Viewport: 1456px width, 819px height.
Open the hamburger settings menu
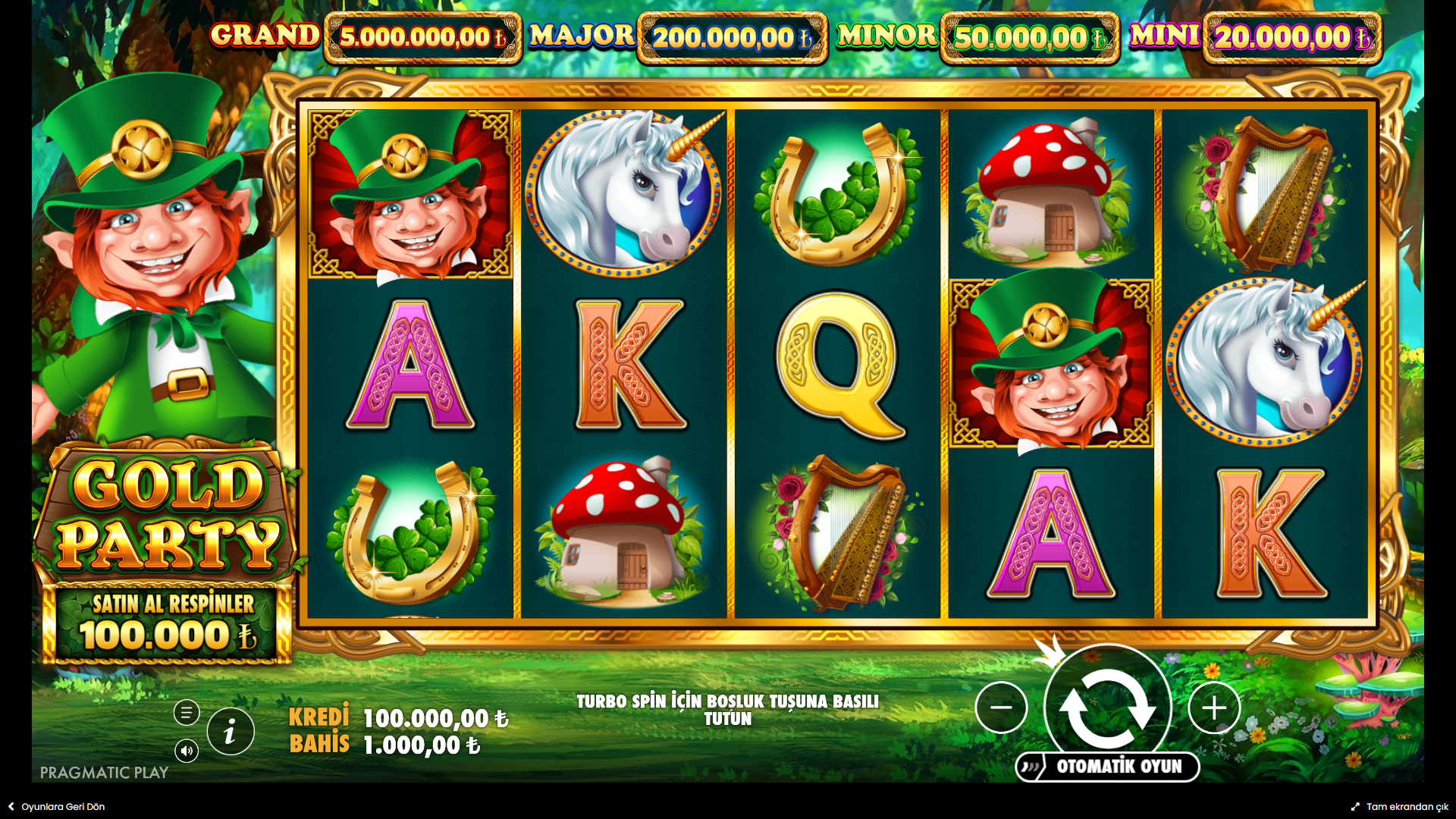(187, 713)
